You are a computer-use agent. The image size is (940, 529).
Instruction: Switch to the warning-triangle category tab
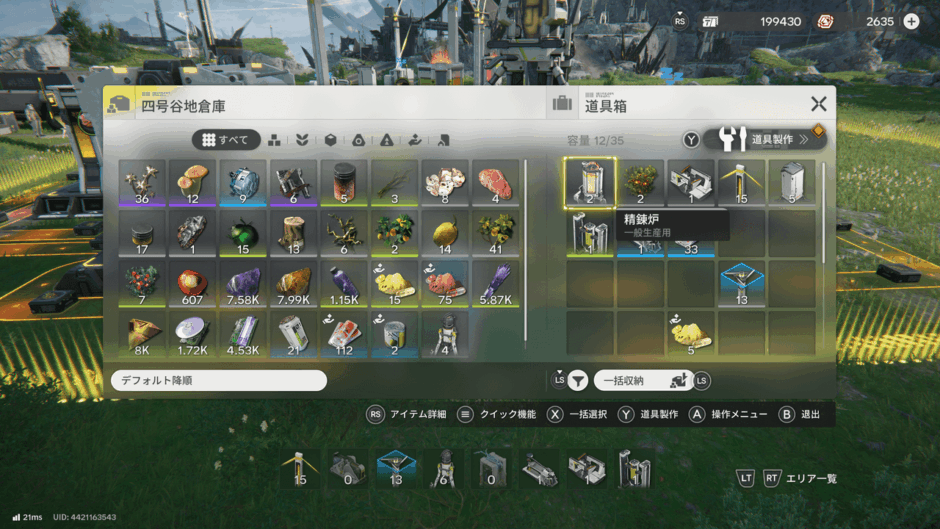(x=386, y=140)
